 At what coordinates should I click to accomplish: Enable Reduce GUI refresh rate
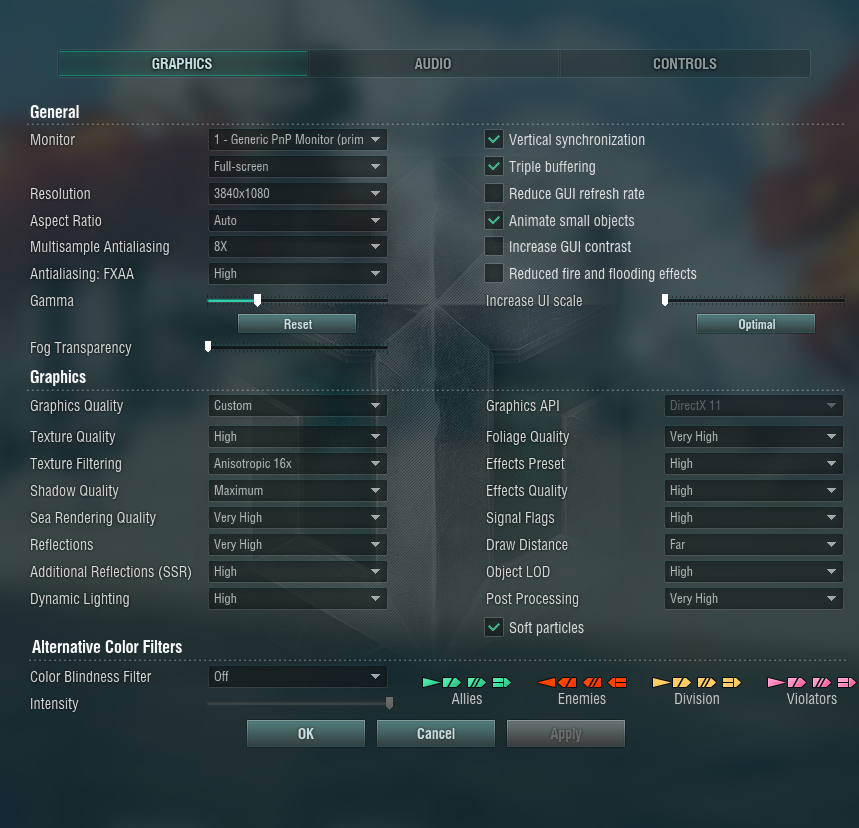pyautogui.click(x=494, y=194)
